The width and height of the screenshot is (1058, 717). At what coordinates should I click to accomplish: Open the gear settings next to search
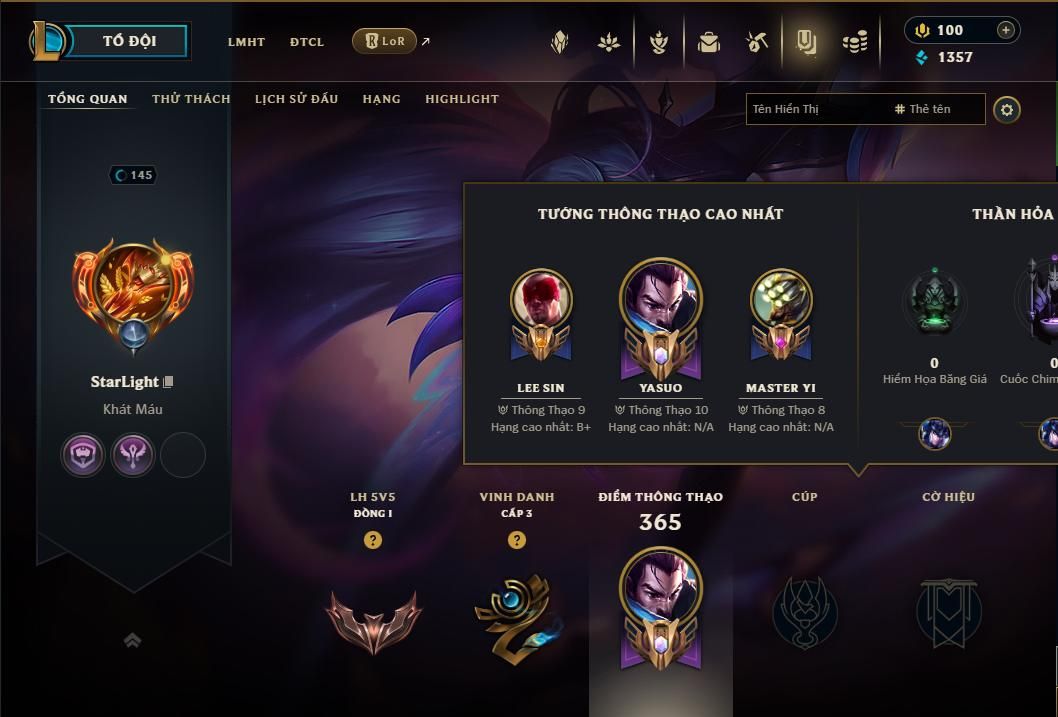(x=1007, y=110)
